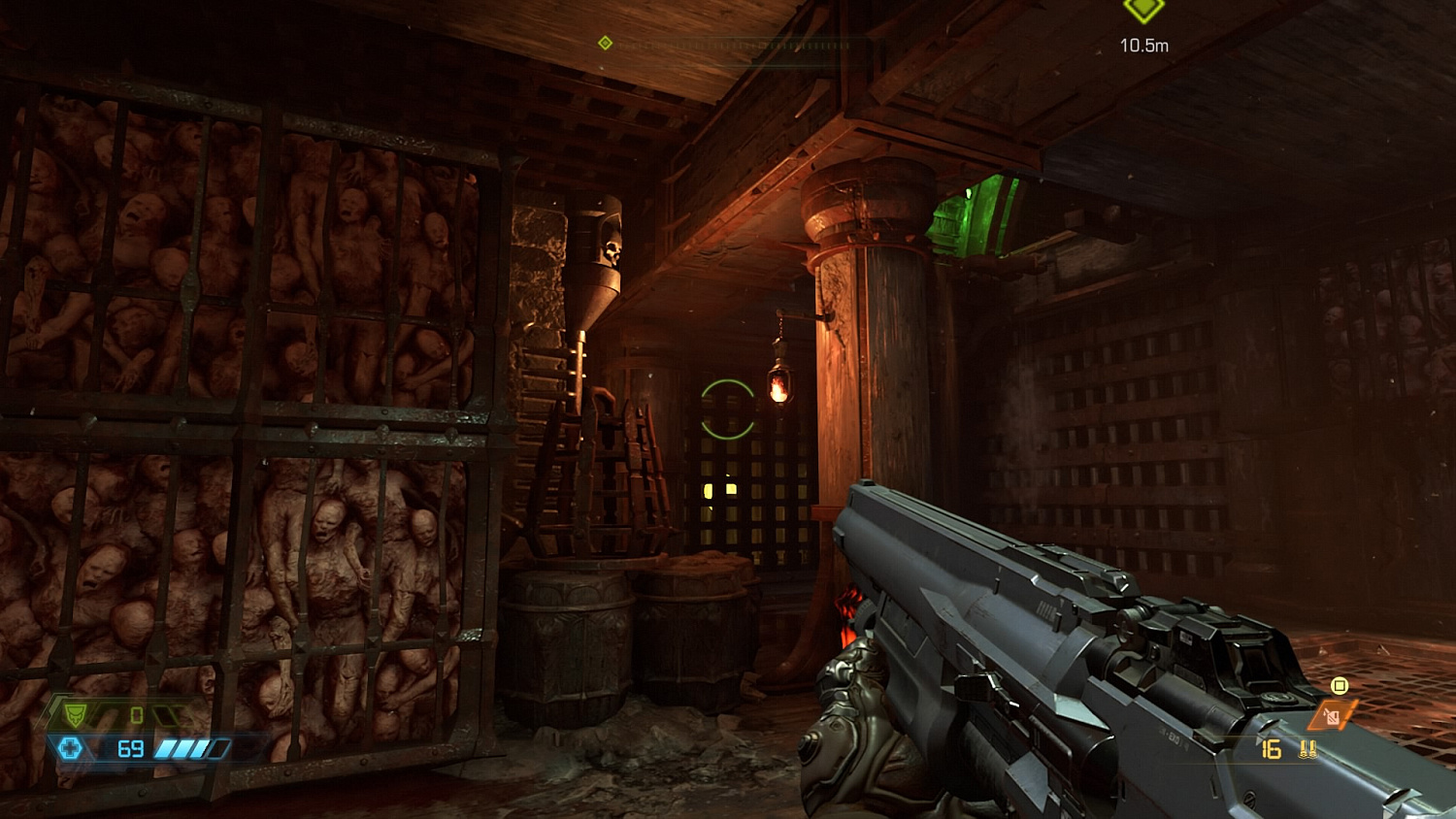Open the 10.5m waypoint distance label

(x=1143, y=44)
